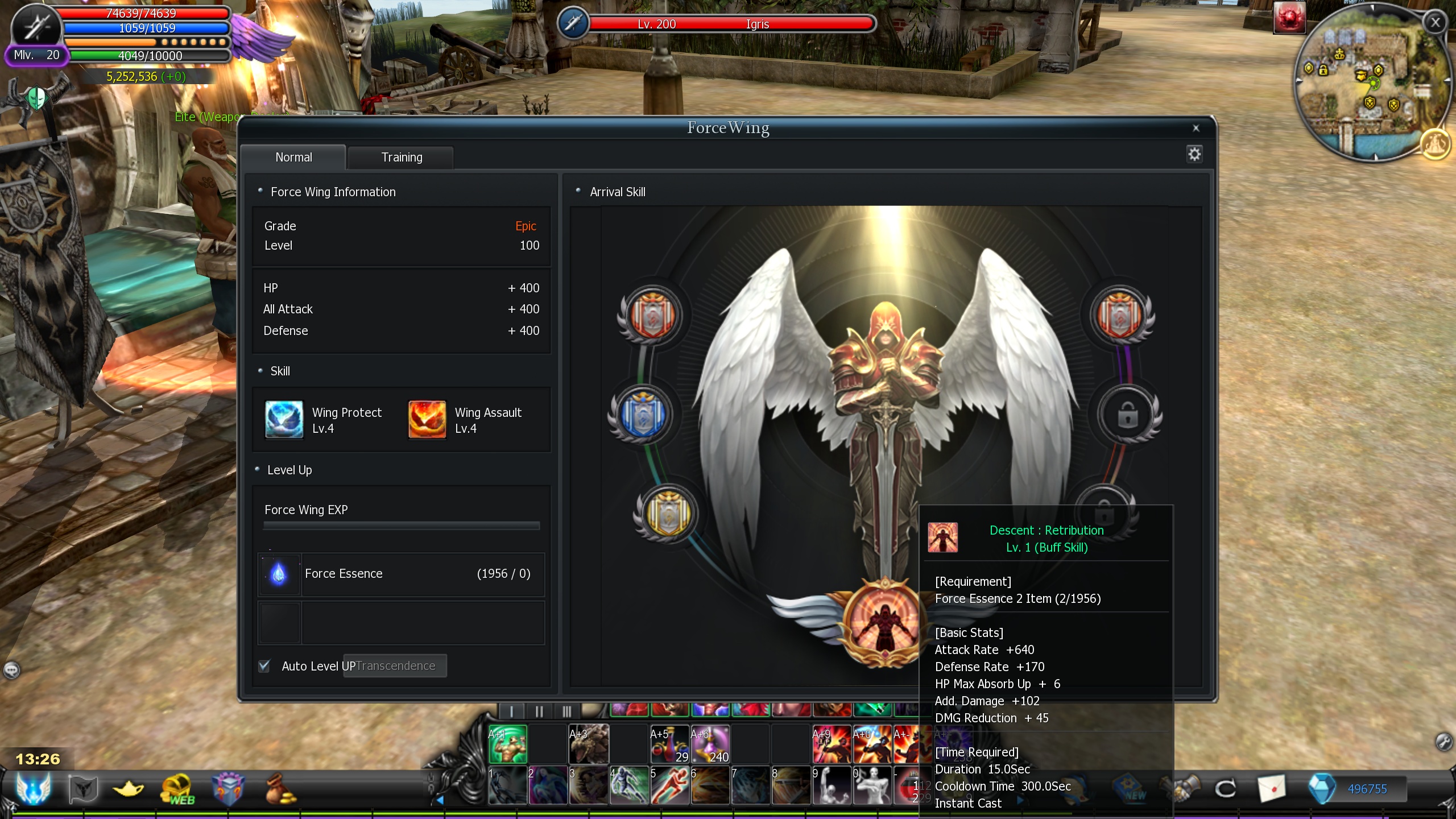The height and width of the screenshot is (819, 1456).
Task: Select the Wing Protect skill icon
Action: tap(284, 420)
